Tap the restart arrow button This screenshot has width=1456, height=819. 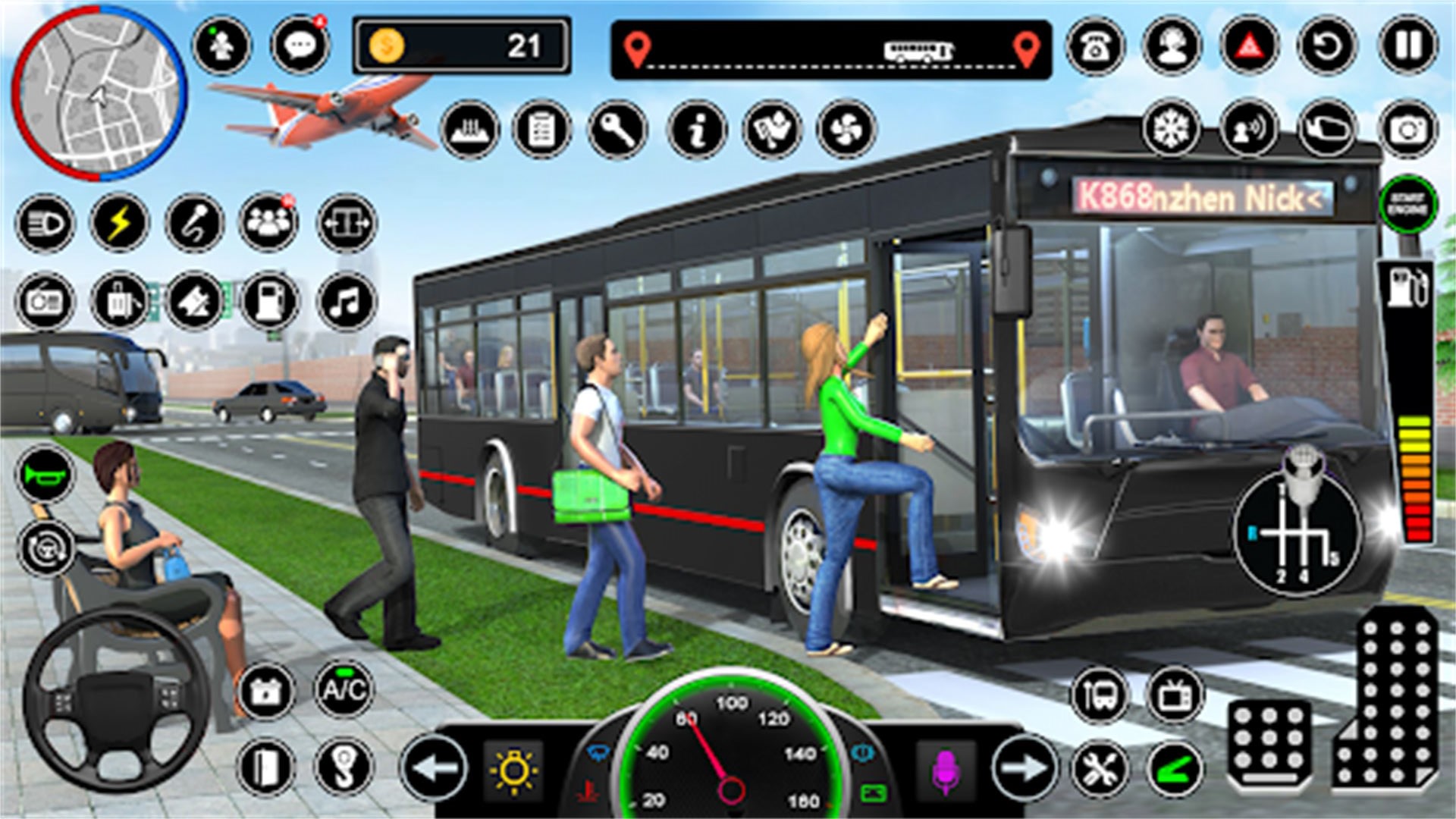coord(1327,47)
